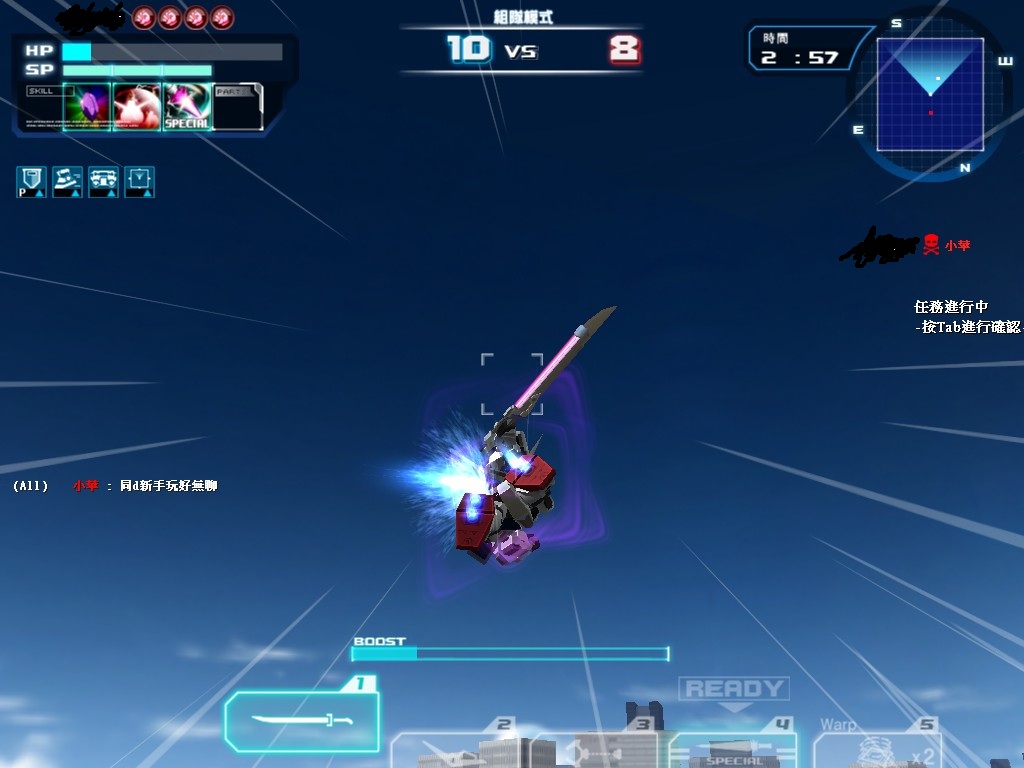Trigger the SPECIAL skill icon
Viewport: 1024px width, 768px height.
(x=187, y=107)
